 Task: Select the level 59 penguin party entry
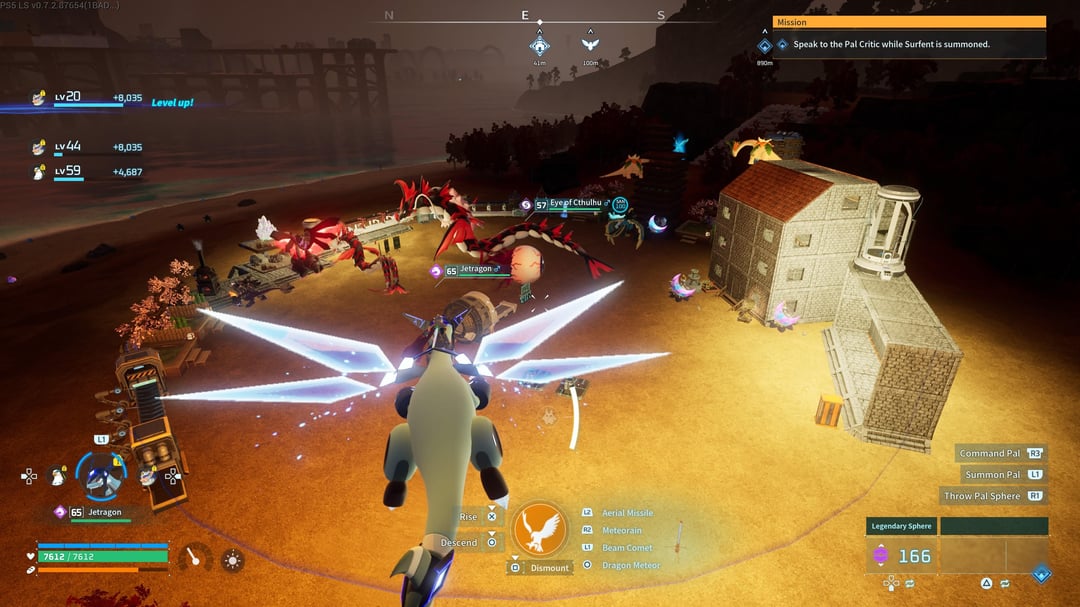68,172
